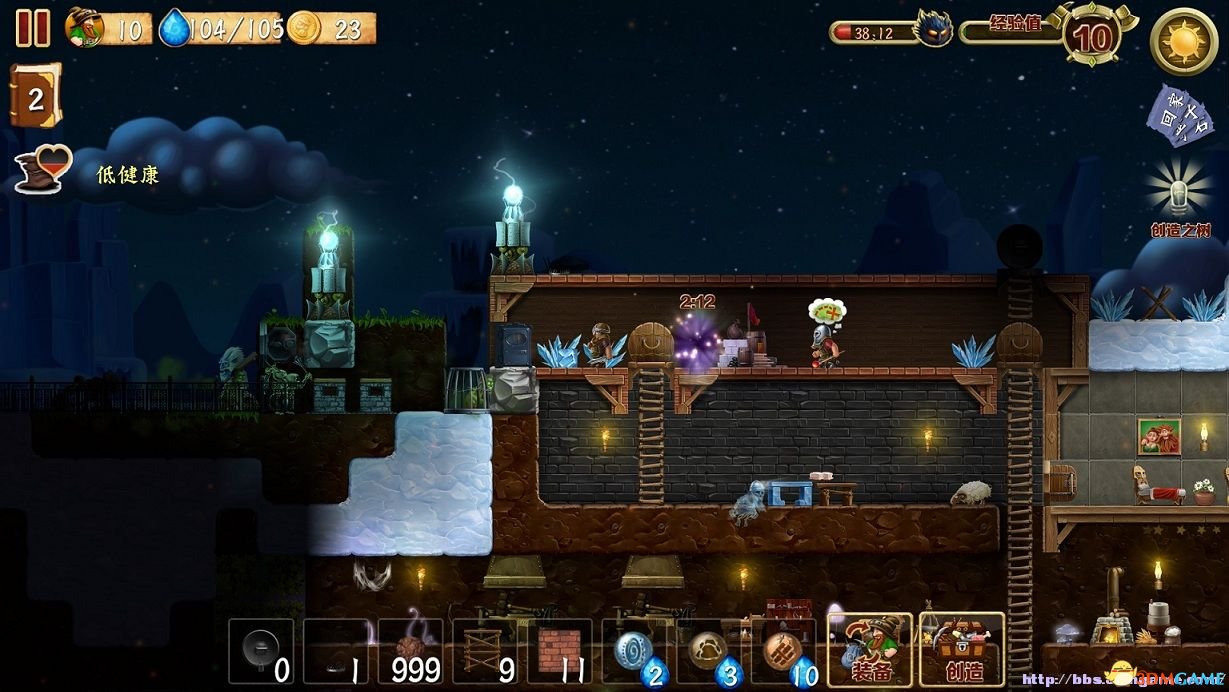1229x692 pixels.
Task: Choose the wooden scaffold slot
Action: pos(485,651)
